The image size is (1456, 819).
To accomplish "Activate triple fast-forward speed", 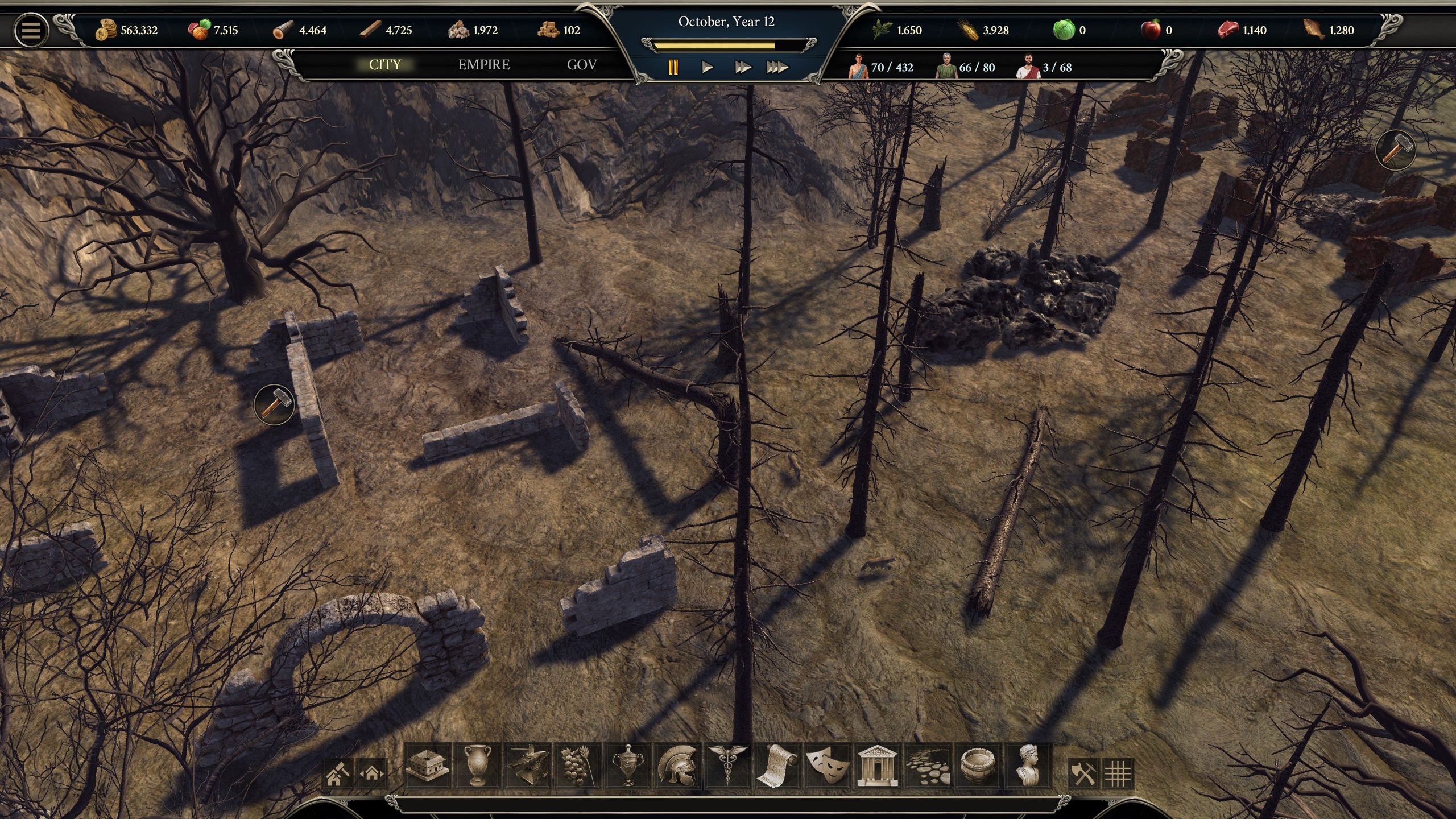I will pos(777,68).
